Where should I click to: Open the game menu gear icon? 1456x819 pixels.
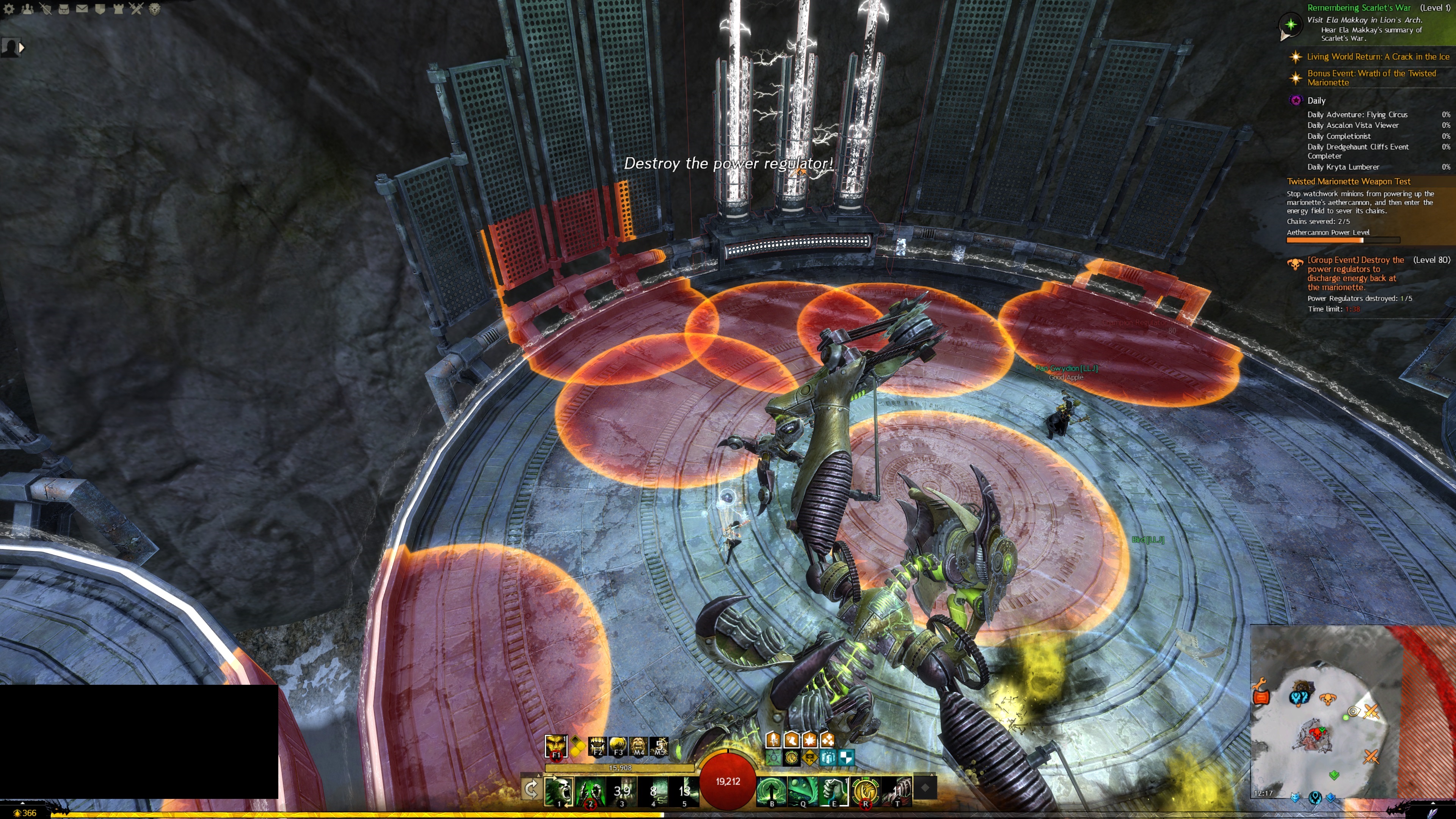[x=9, y=9]
